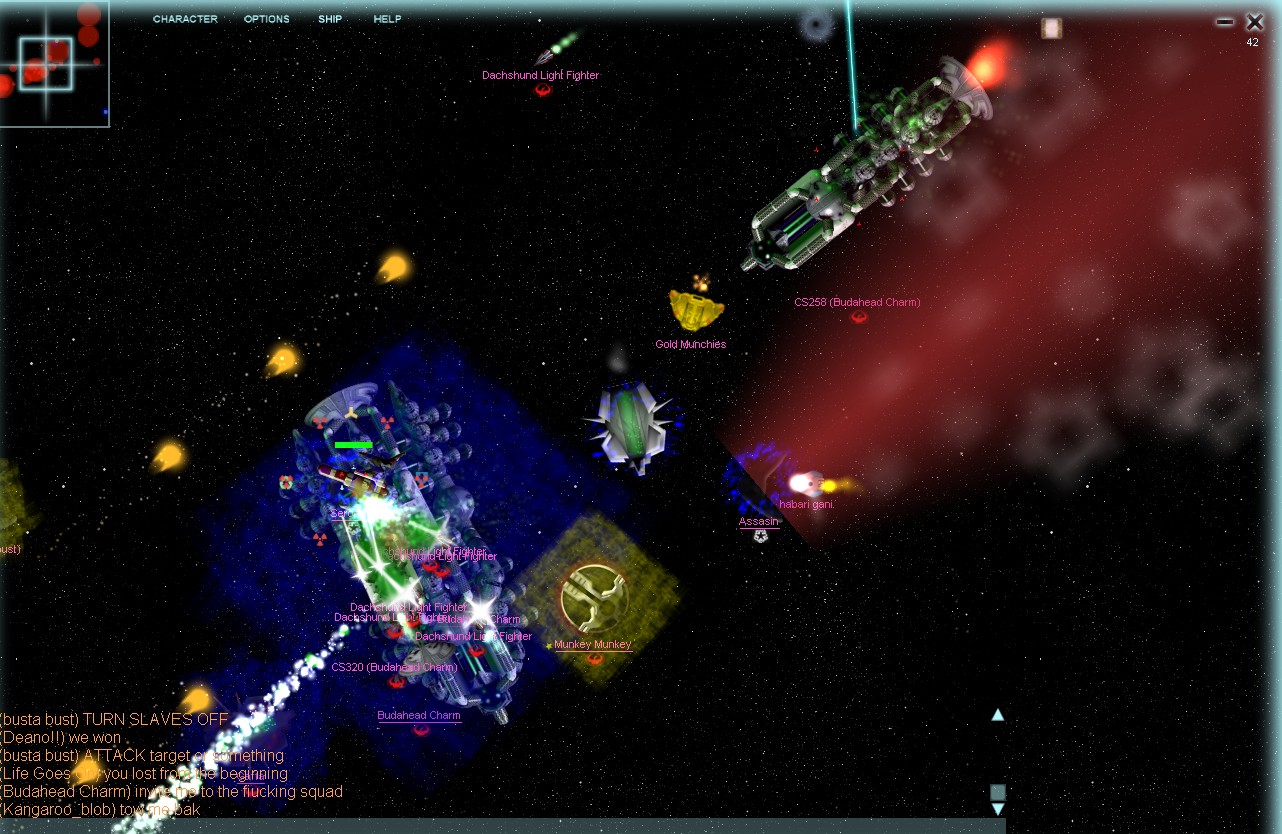This screenshot has height=834, width=1282.
Task: Click the scroll icon near the top right
Action: pos(1051,28)
